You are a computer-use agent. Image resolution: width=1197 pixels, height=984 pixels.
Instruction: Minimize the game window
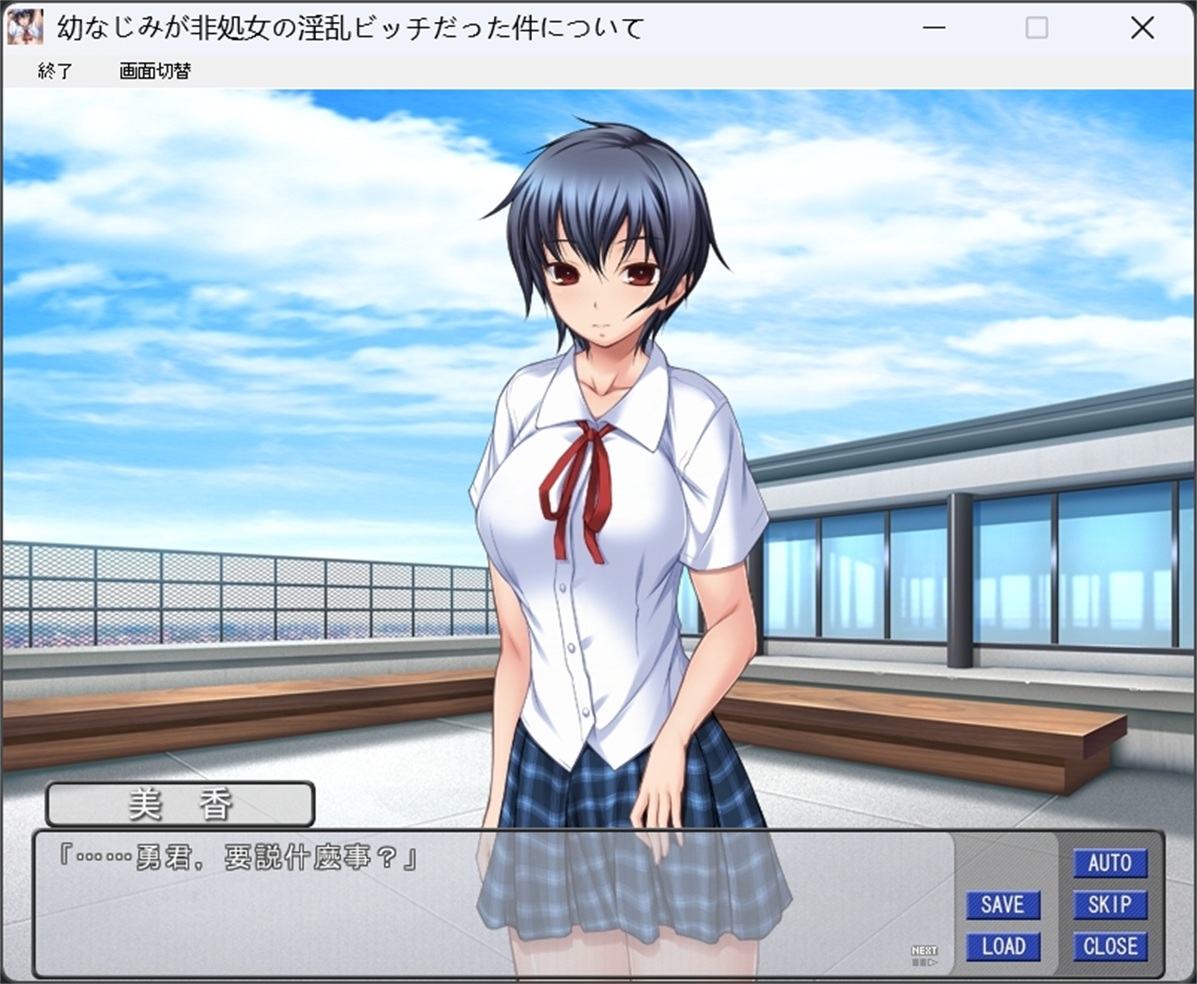(934, 28)
